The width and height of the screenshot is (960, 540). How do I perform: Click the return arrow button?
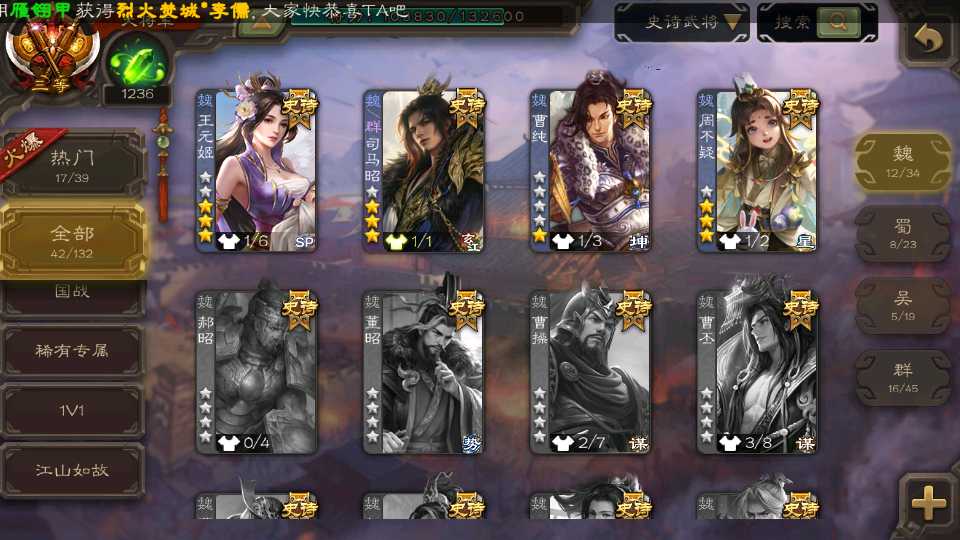tap(929, 40)
